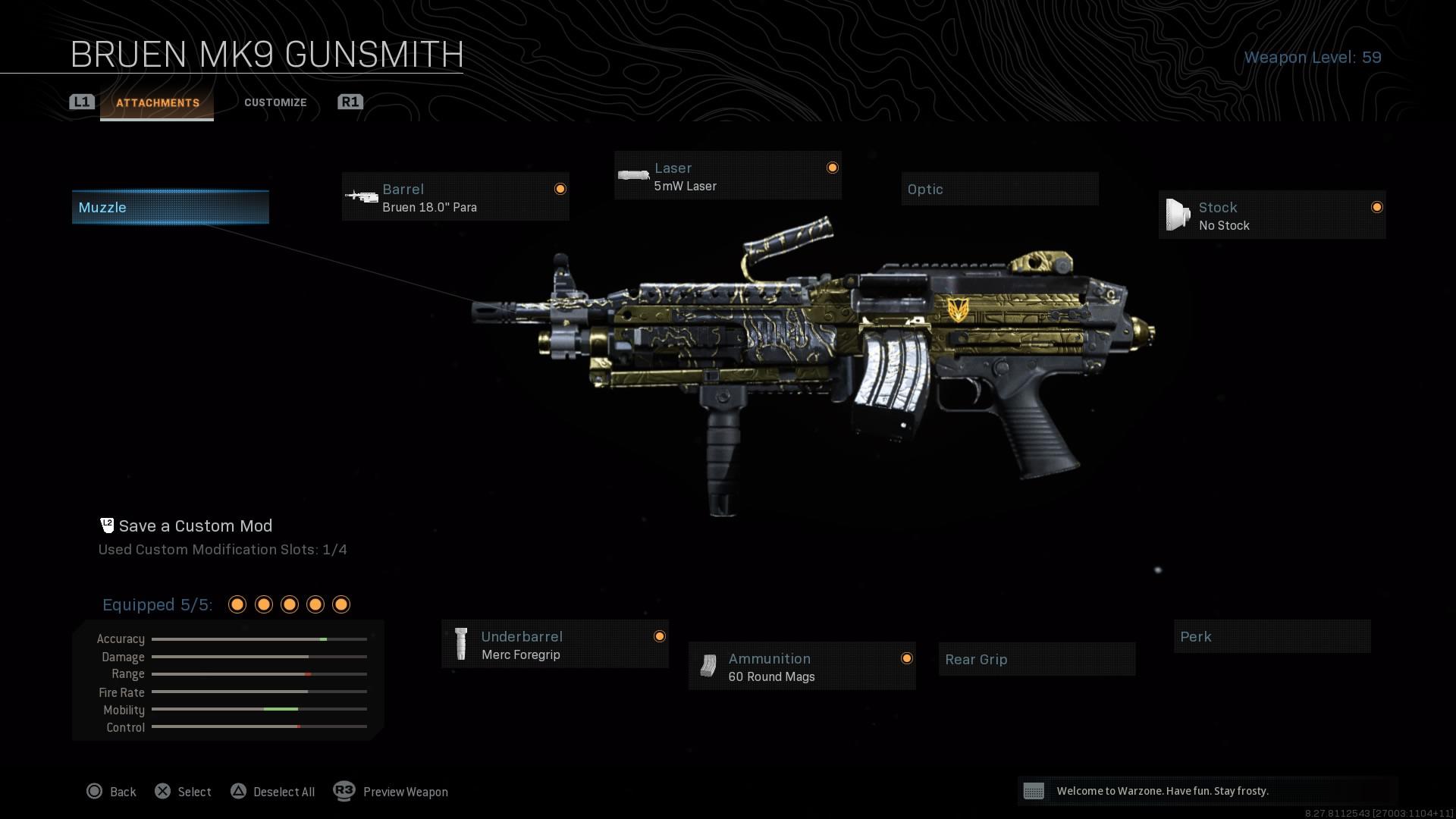Open the Ammunition slot showing 60 Round Mags
The image size is (1456, 819).
pos(801,667)
